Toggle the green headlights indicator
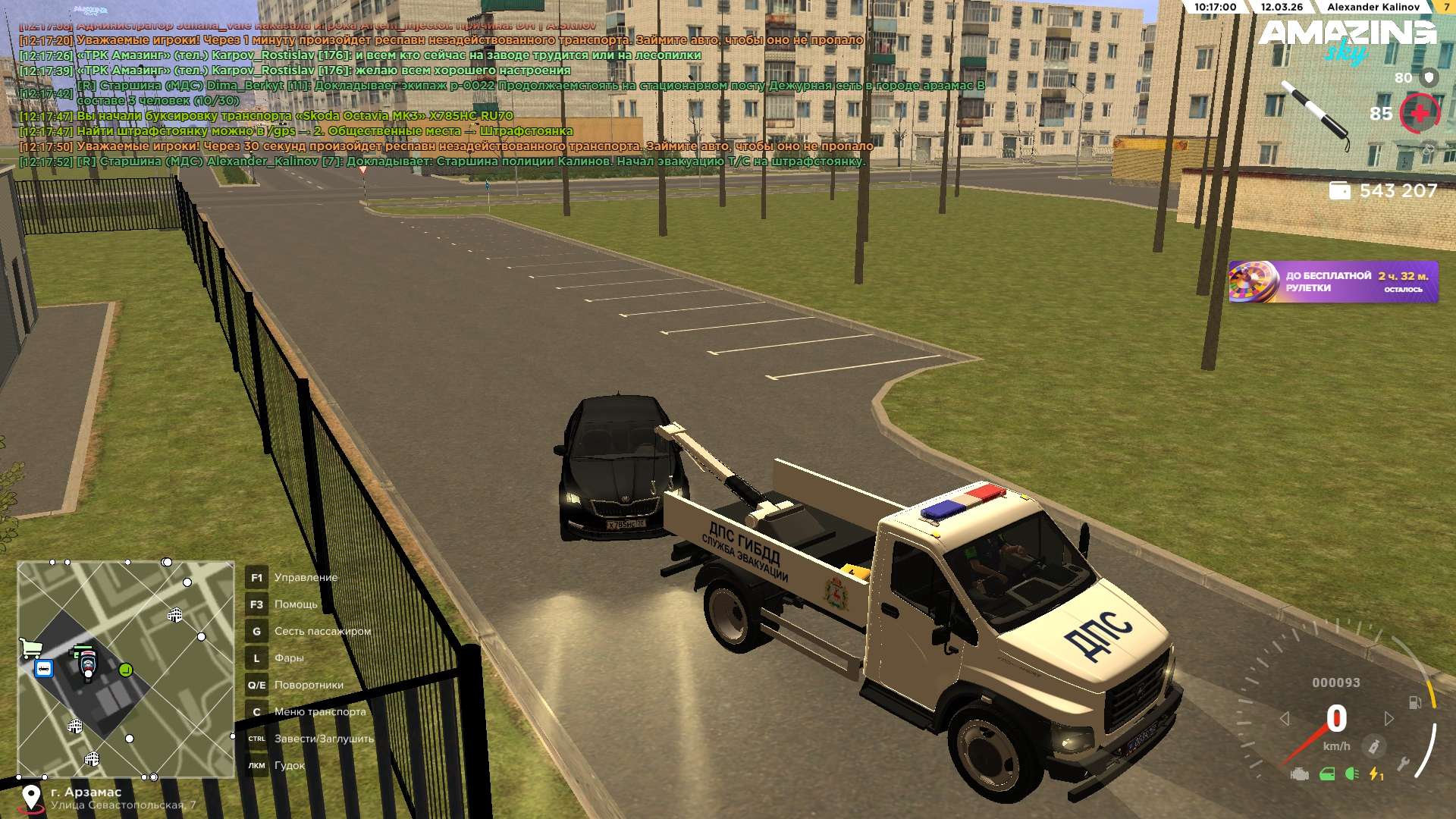 (1351, 774)
